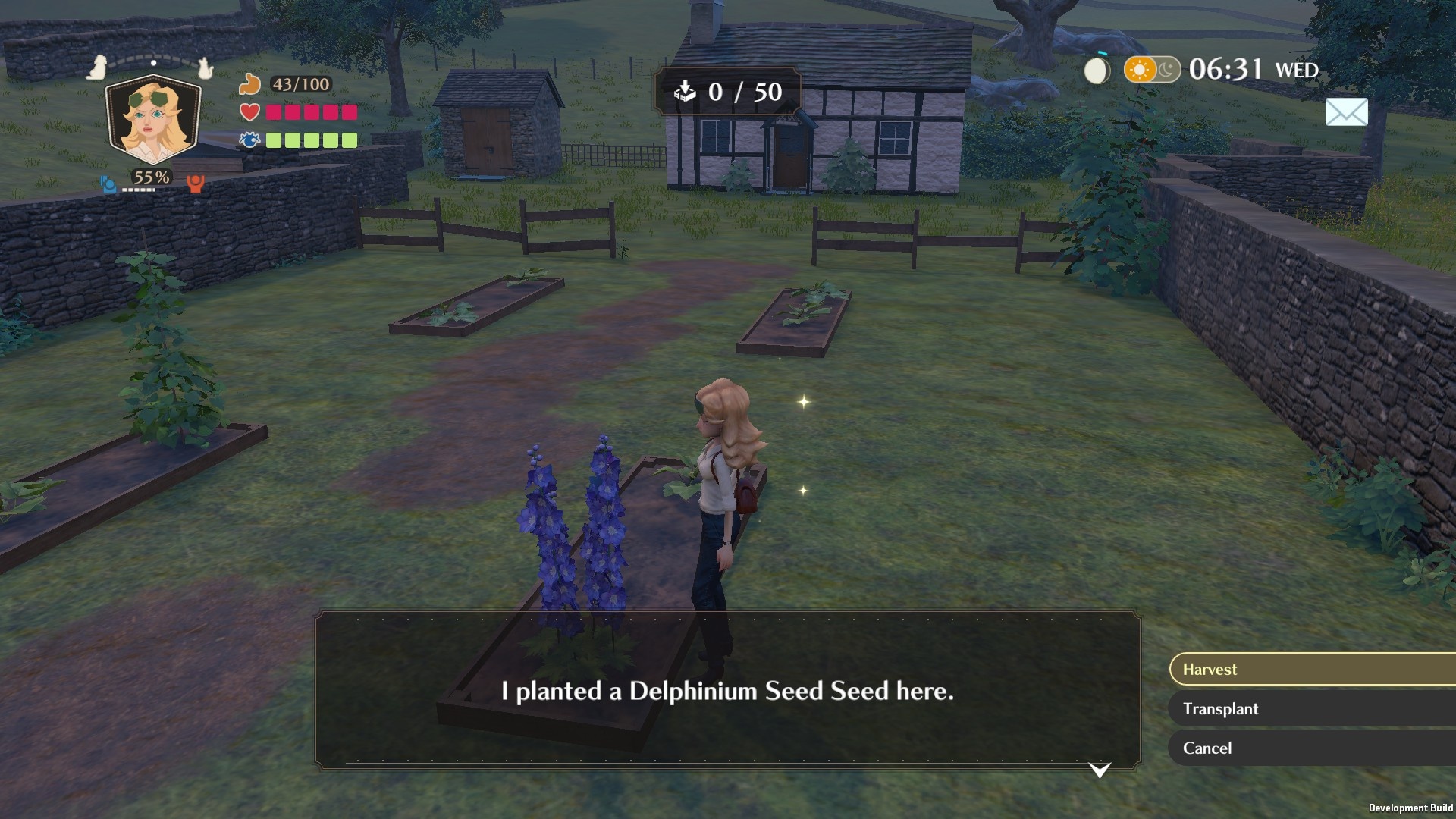Cancel the plant interaction
1456x819 pixels.
[x=1312, y=748]
